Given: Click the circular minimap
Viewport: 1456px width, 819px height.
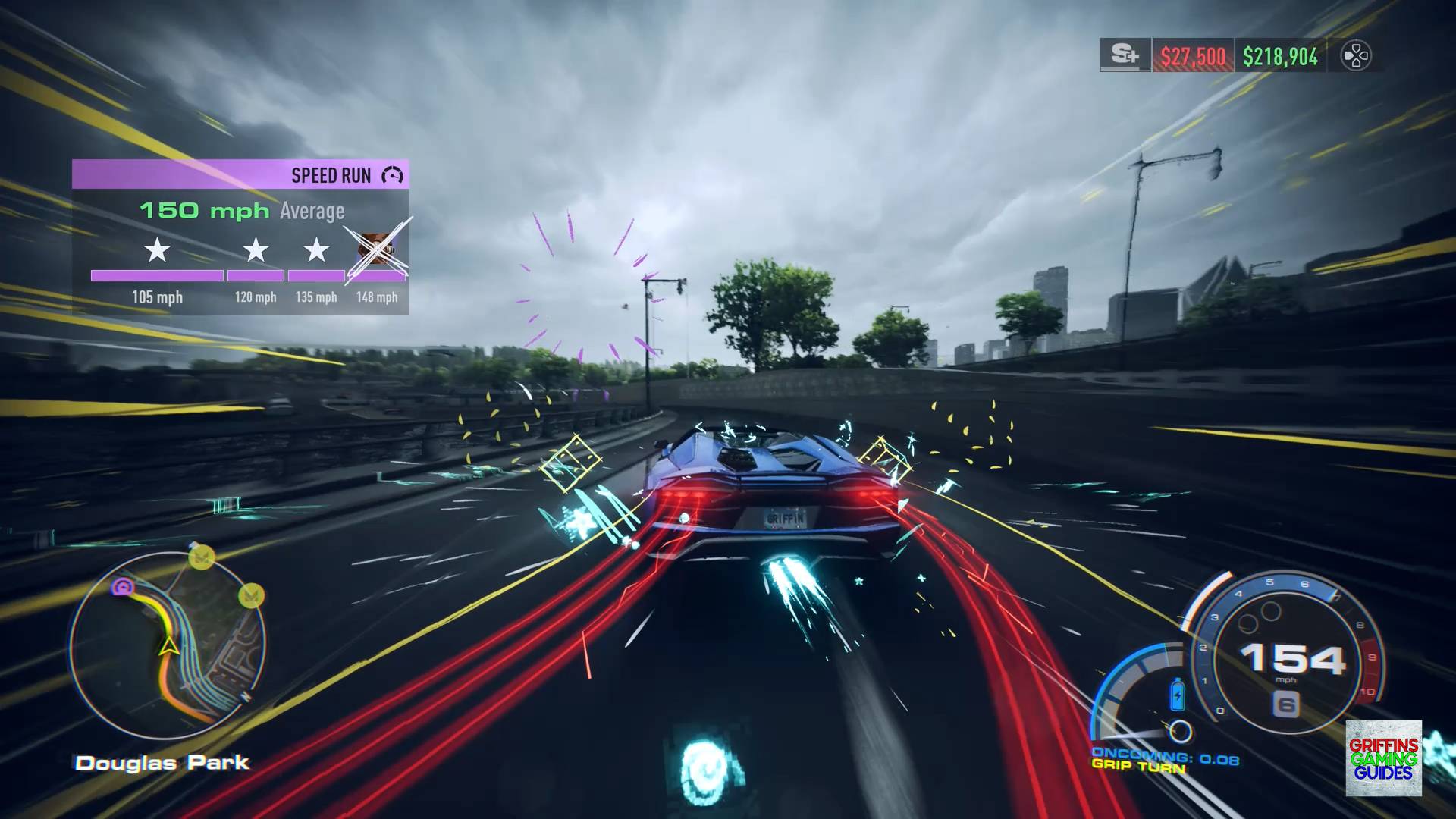Looking at the screenshot, I should [x=168, y=646].
